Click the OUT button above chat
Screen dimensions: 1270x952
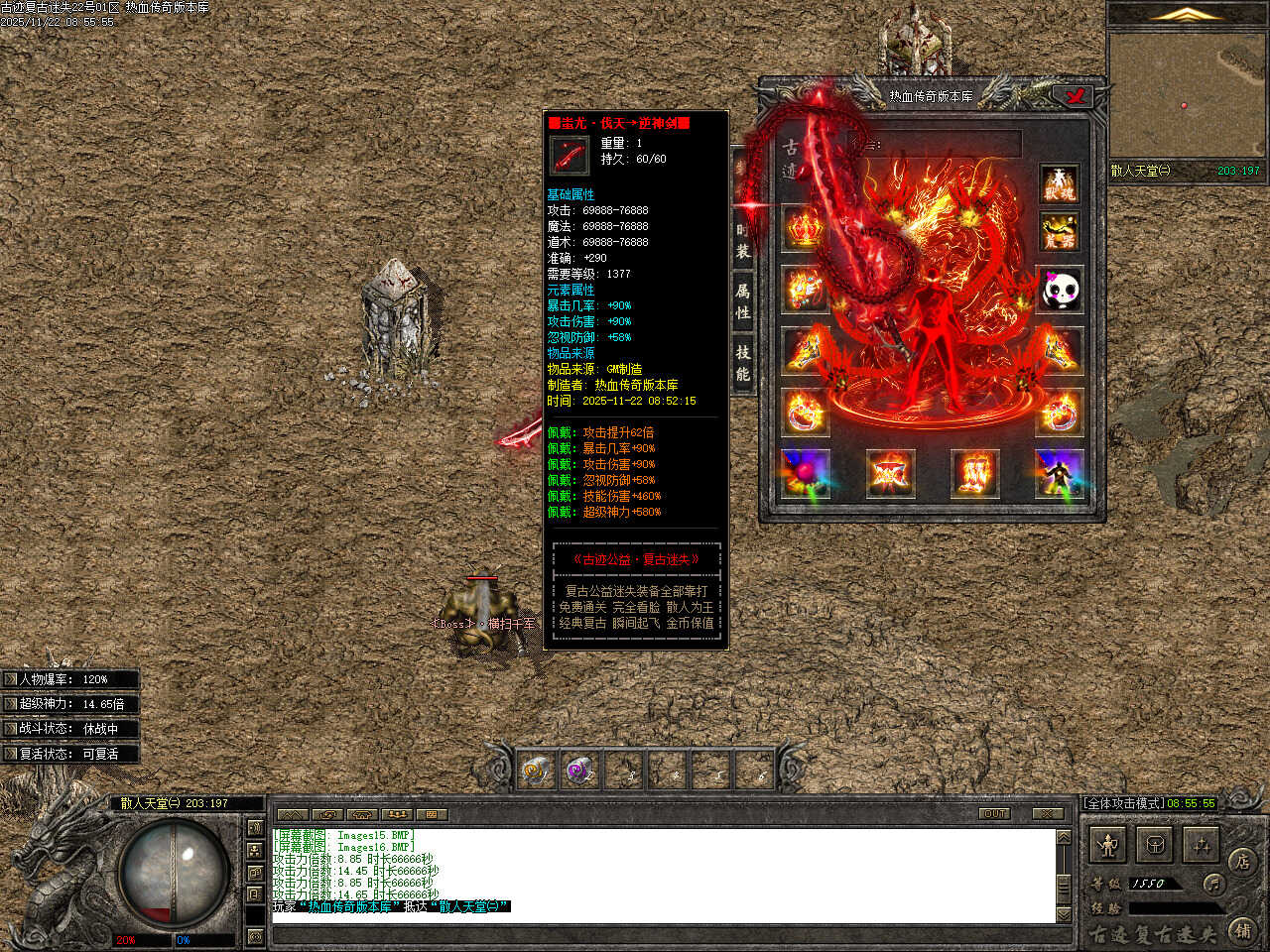994,814
